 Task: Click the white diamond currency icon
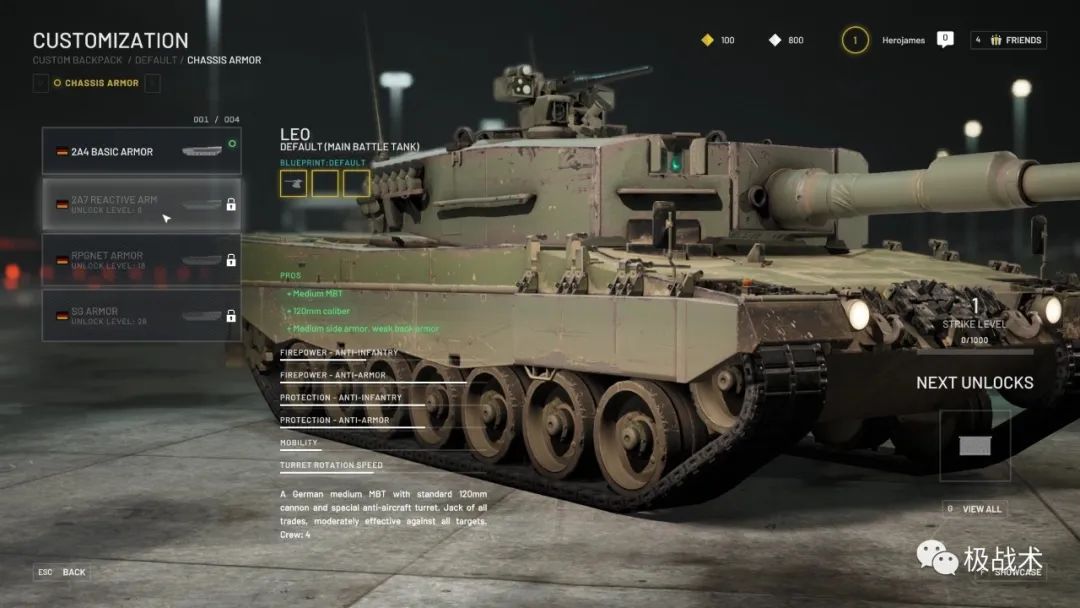click(775, 40)
